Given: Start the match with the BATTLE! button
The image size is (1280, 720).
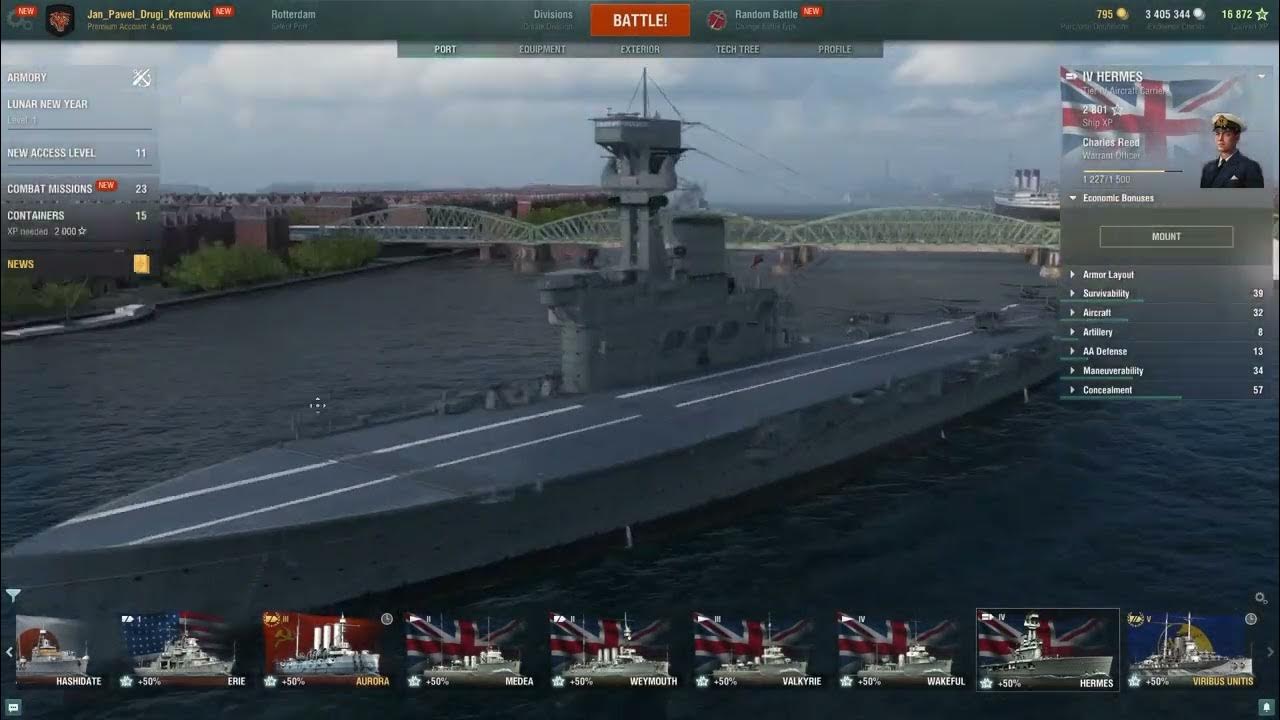Looking at the screenshot, I should (640, 20).
